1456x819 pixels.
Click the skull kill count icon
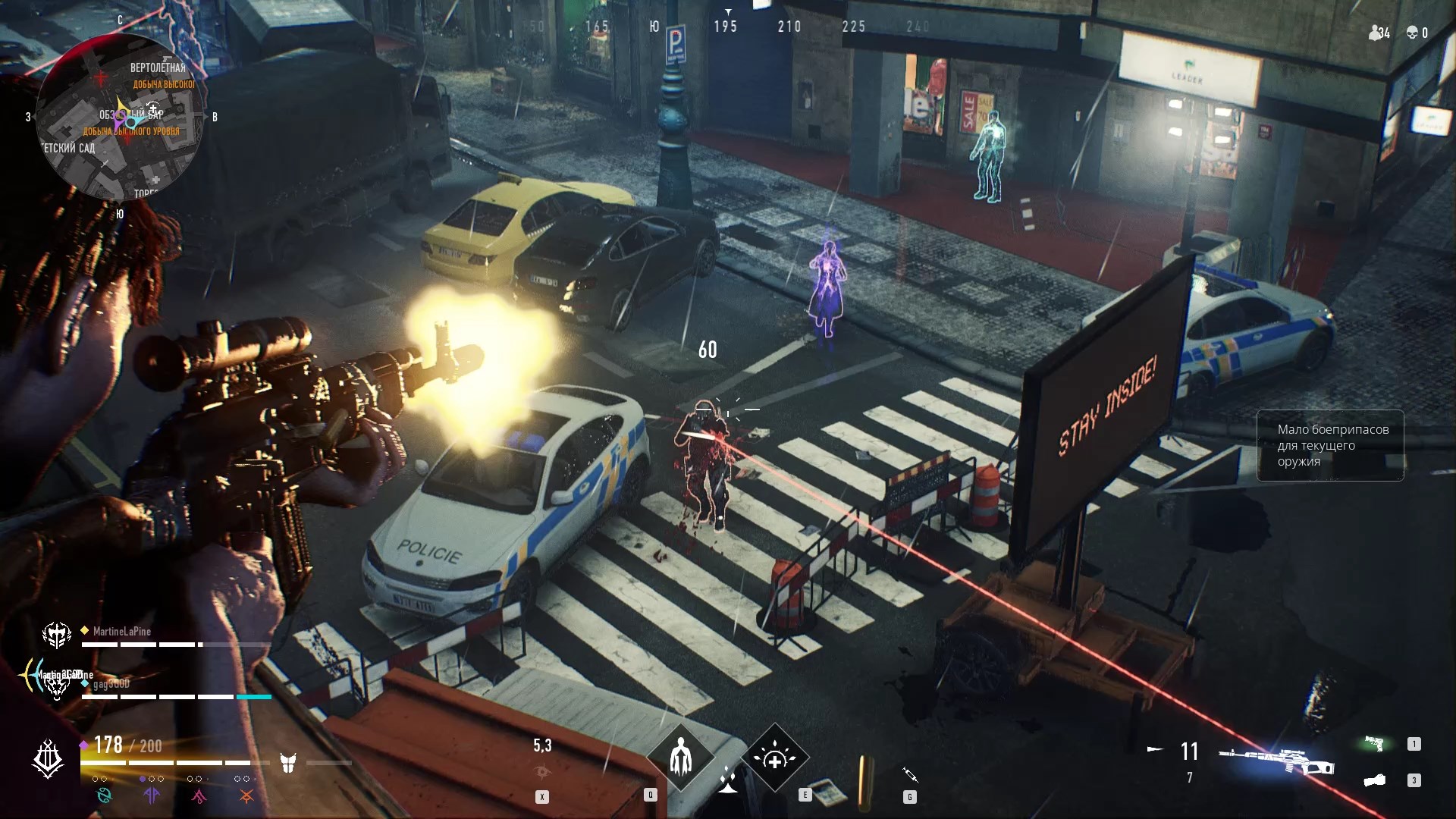tap(1413, 33)
